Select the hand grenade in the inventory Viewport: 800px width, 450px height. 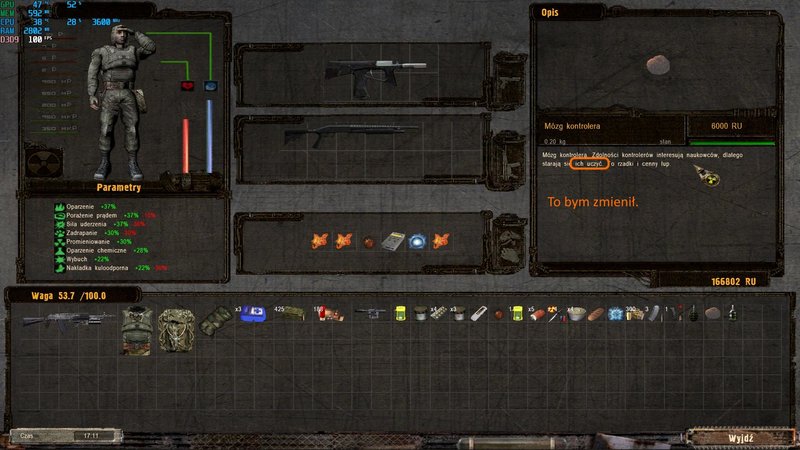click(x=690, y=314)
